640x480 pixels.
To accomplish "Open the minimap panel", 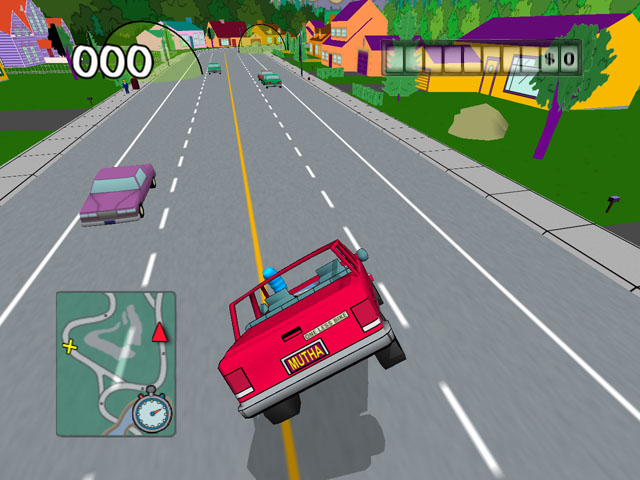I will click(115, 363).
